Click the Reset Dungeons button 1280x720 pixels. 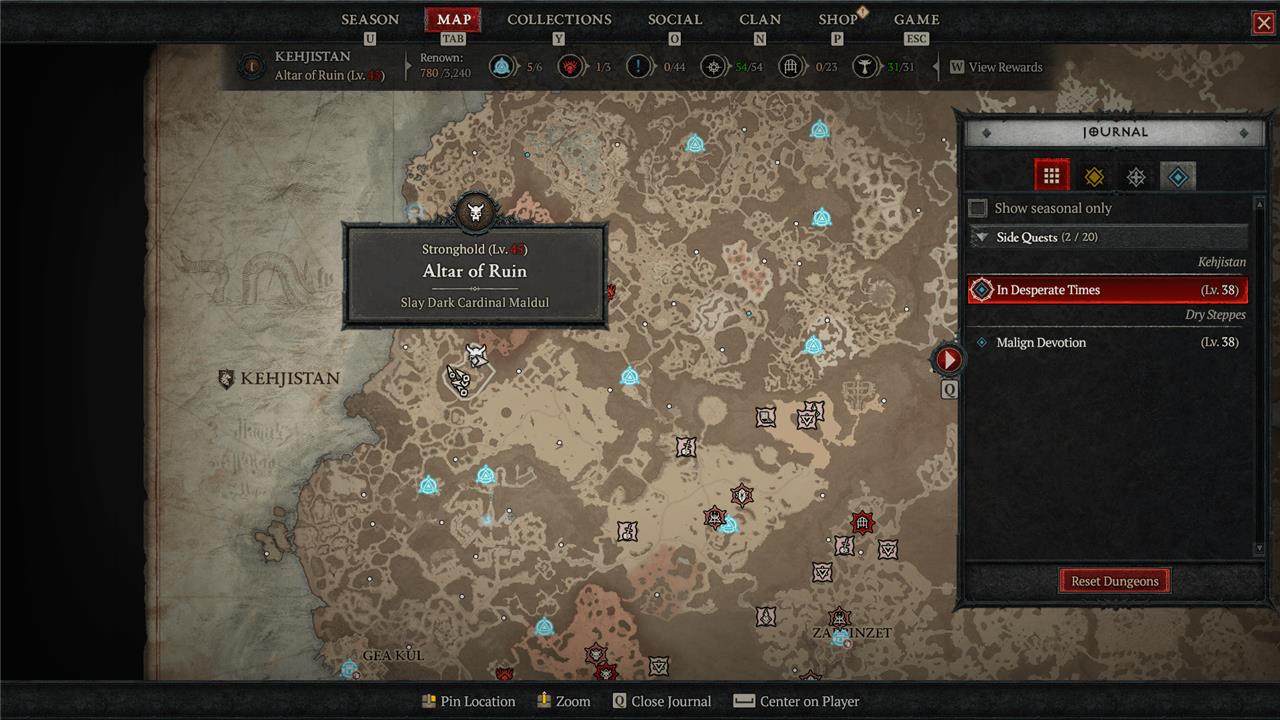click(x=1114, y=581)
